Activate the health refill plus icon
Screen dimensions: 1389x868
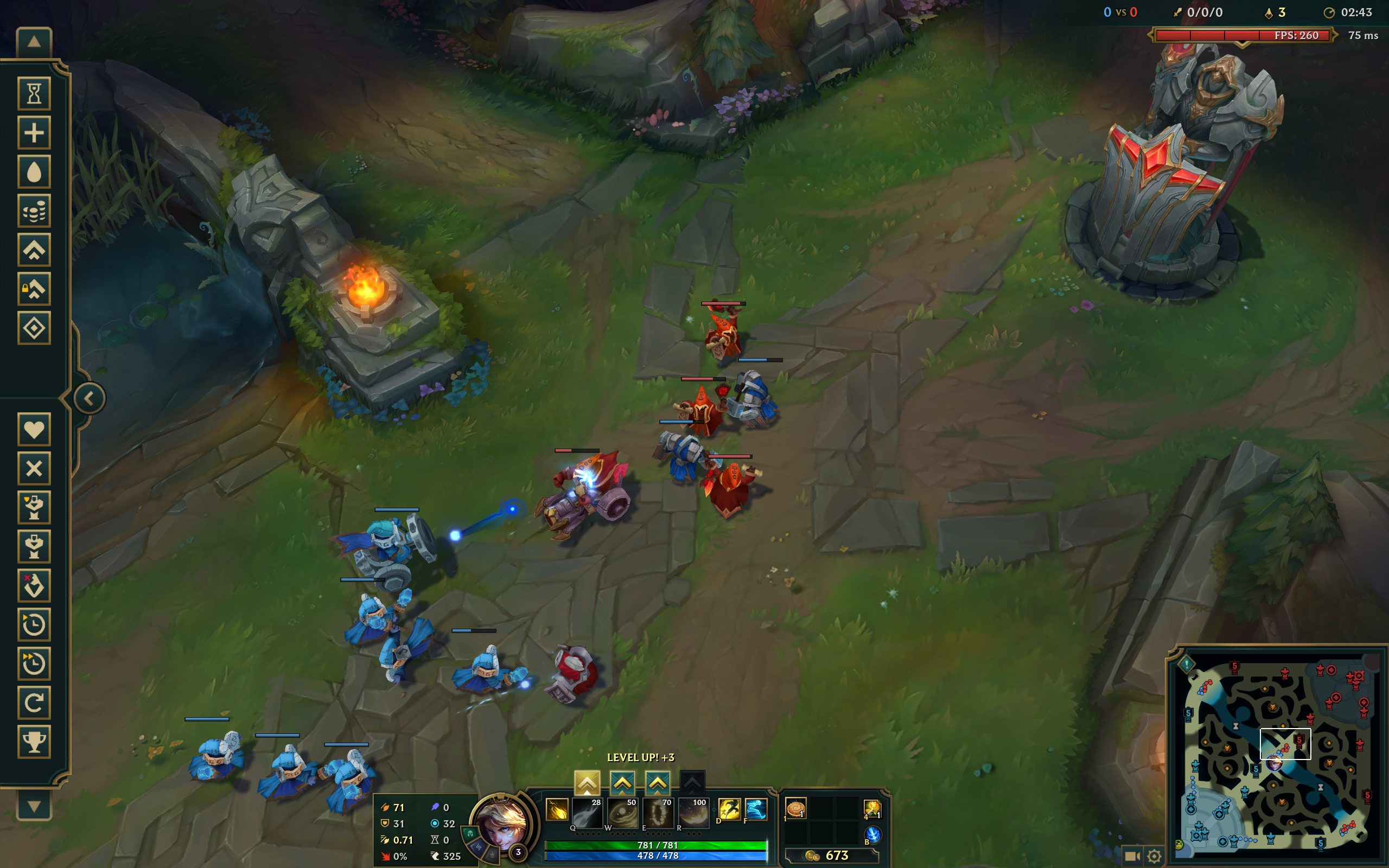tap(34, 132)
